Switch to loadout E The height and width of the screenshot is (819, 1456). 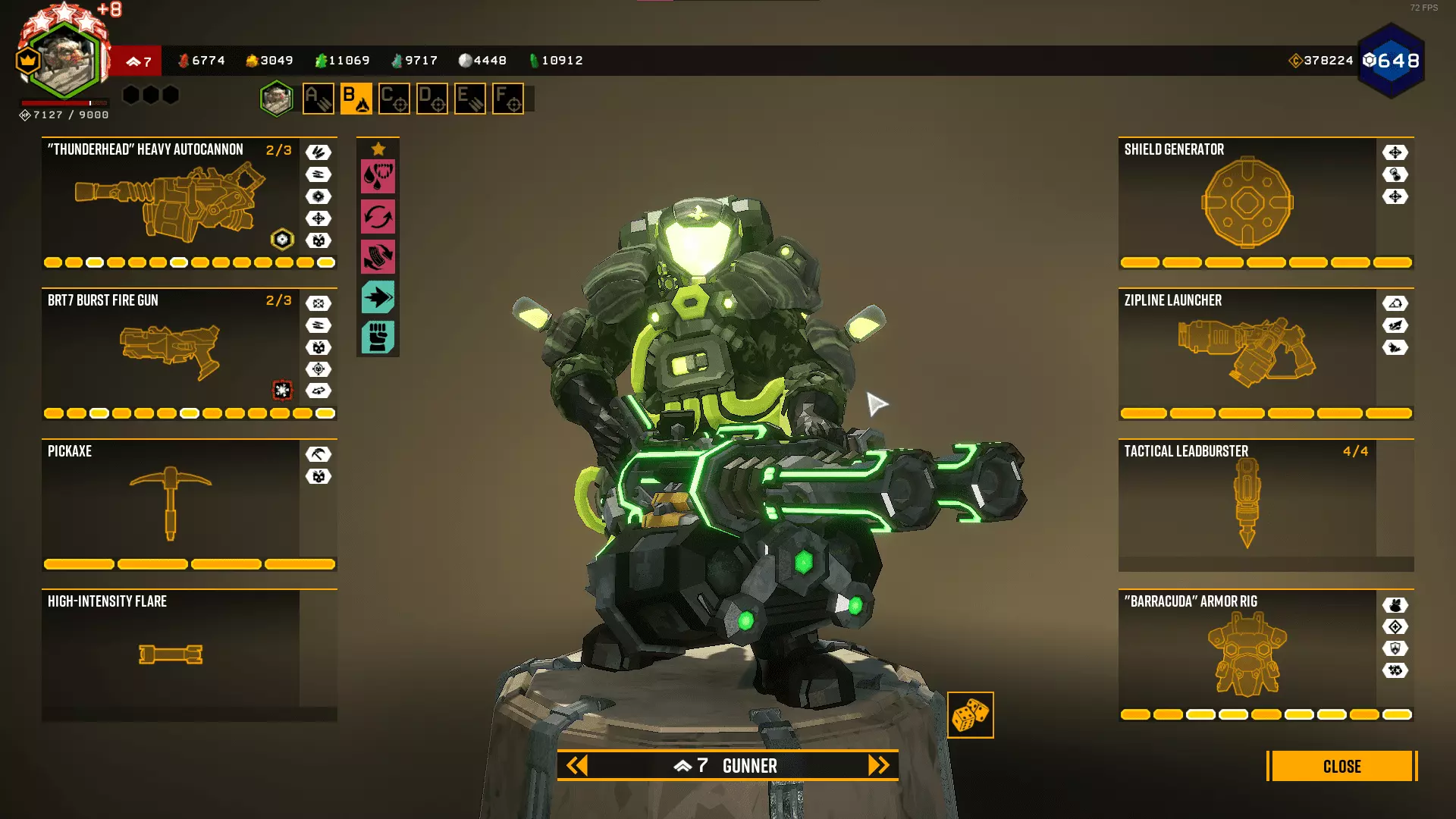click(x=470, y=99)
